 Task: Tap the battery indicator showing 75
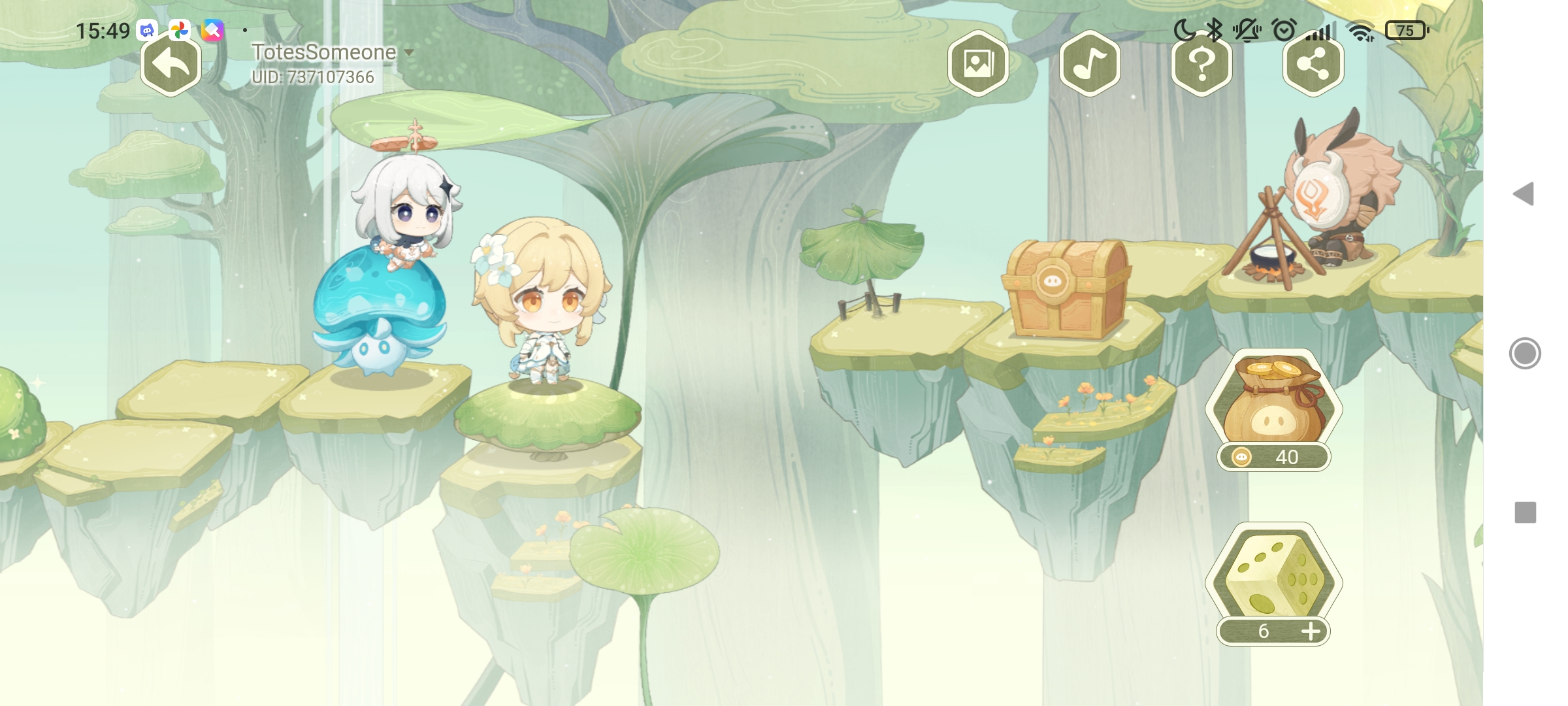tap(1405, 29)
